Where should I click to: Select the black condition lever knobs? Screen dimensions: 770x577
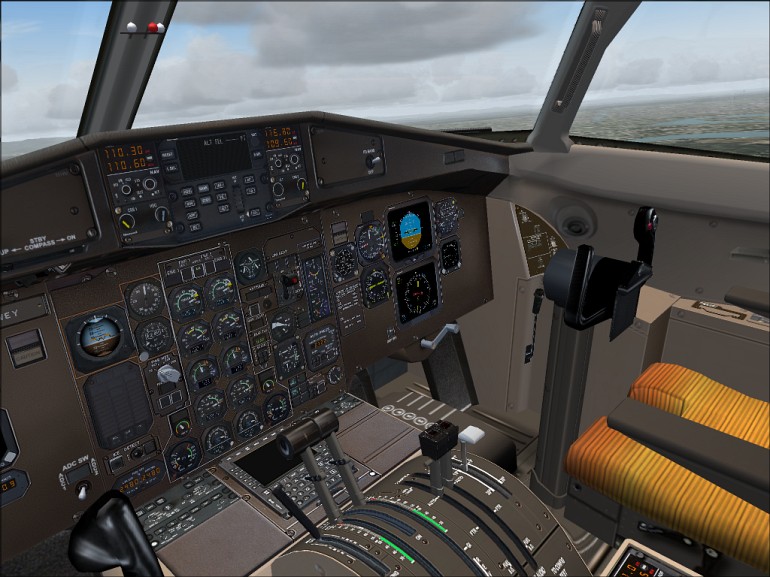(x=438, y=439)
